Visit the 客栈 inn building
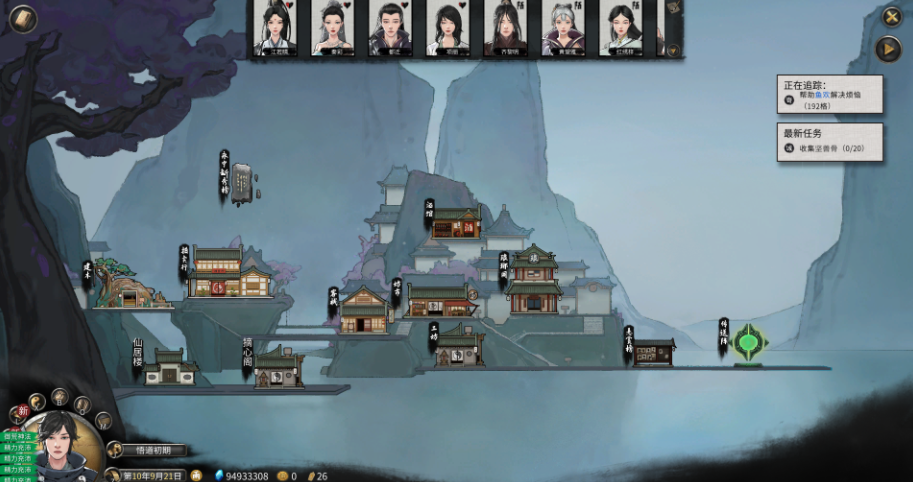This screenshot has height=482, width=913. click(362, 311)
